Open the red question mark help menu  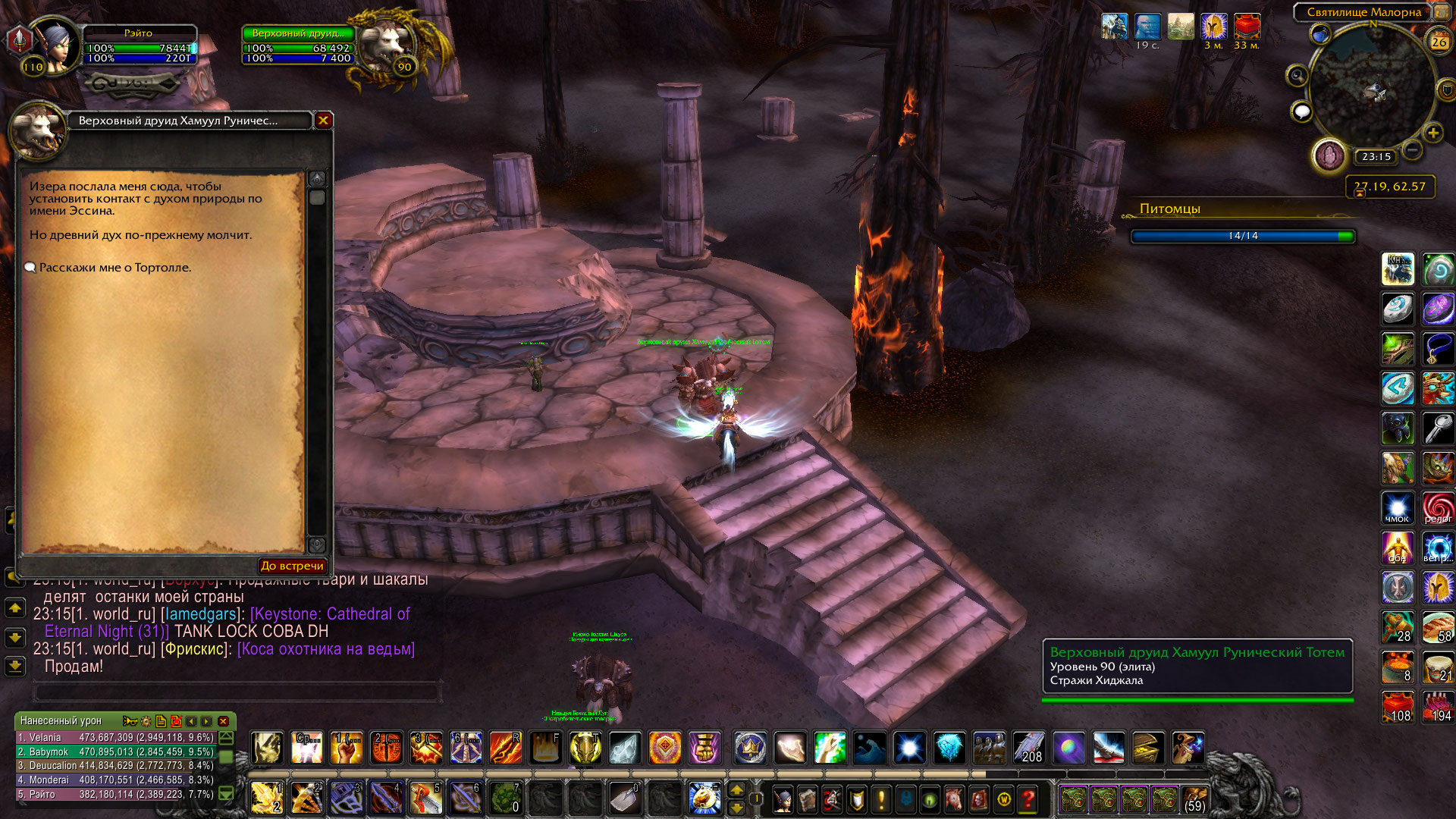point(1028,799)
